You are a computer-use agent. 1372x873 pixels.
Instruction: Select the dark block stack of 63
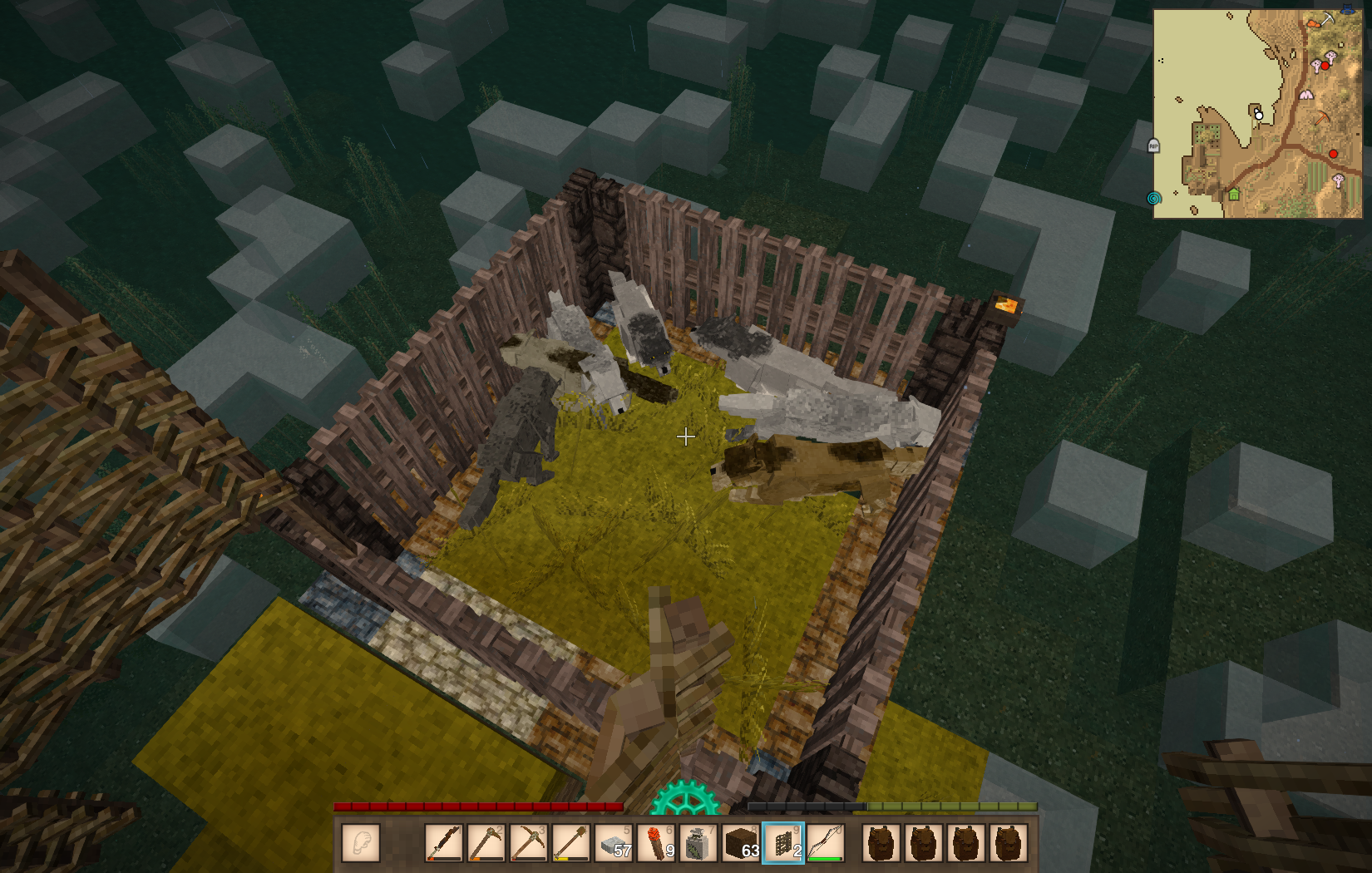[741, 843]
